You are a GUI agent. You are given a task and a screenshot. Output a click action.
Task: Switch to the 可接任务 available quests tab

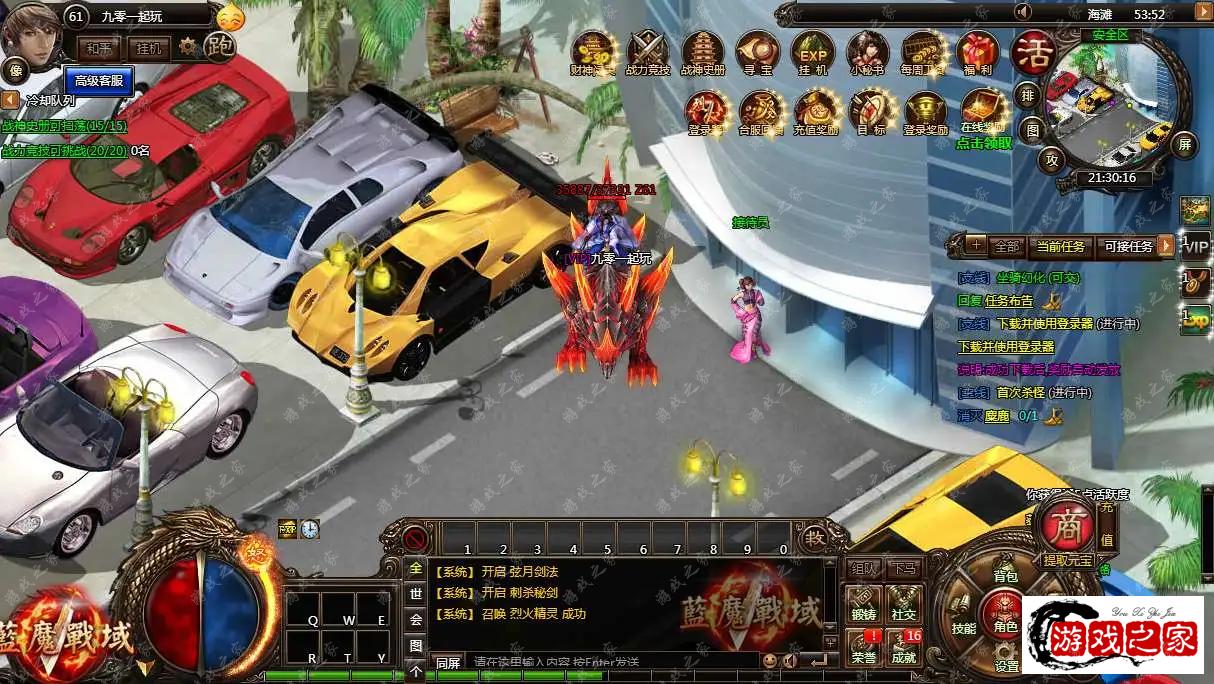click(1128, 246)
